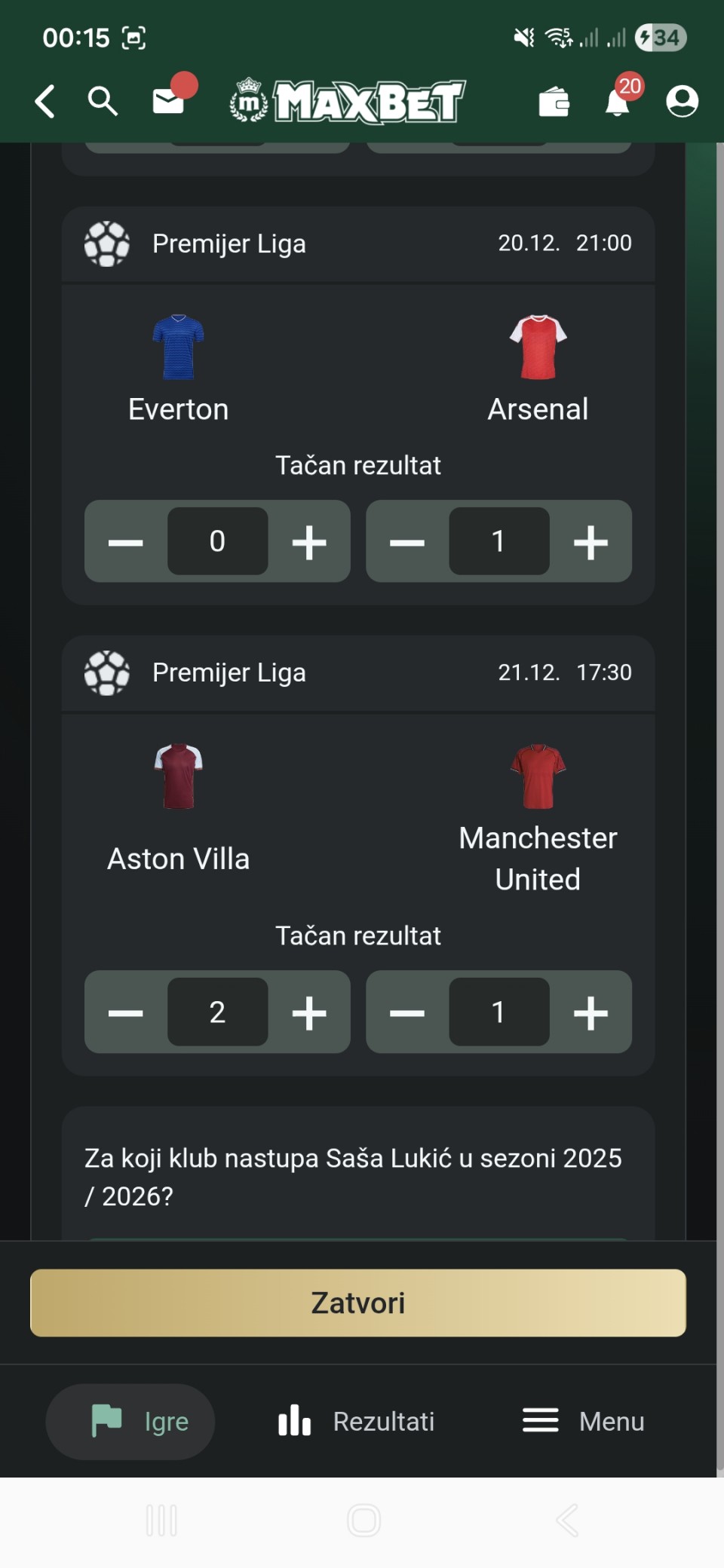Open the Menu tab
Image resolution: width=724 pixels, height=1568 pixels.
point(584,1421)
